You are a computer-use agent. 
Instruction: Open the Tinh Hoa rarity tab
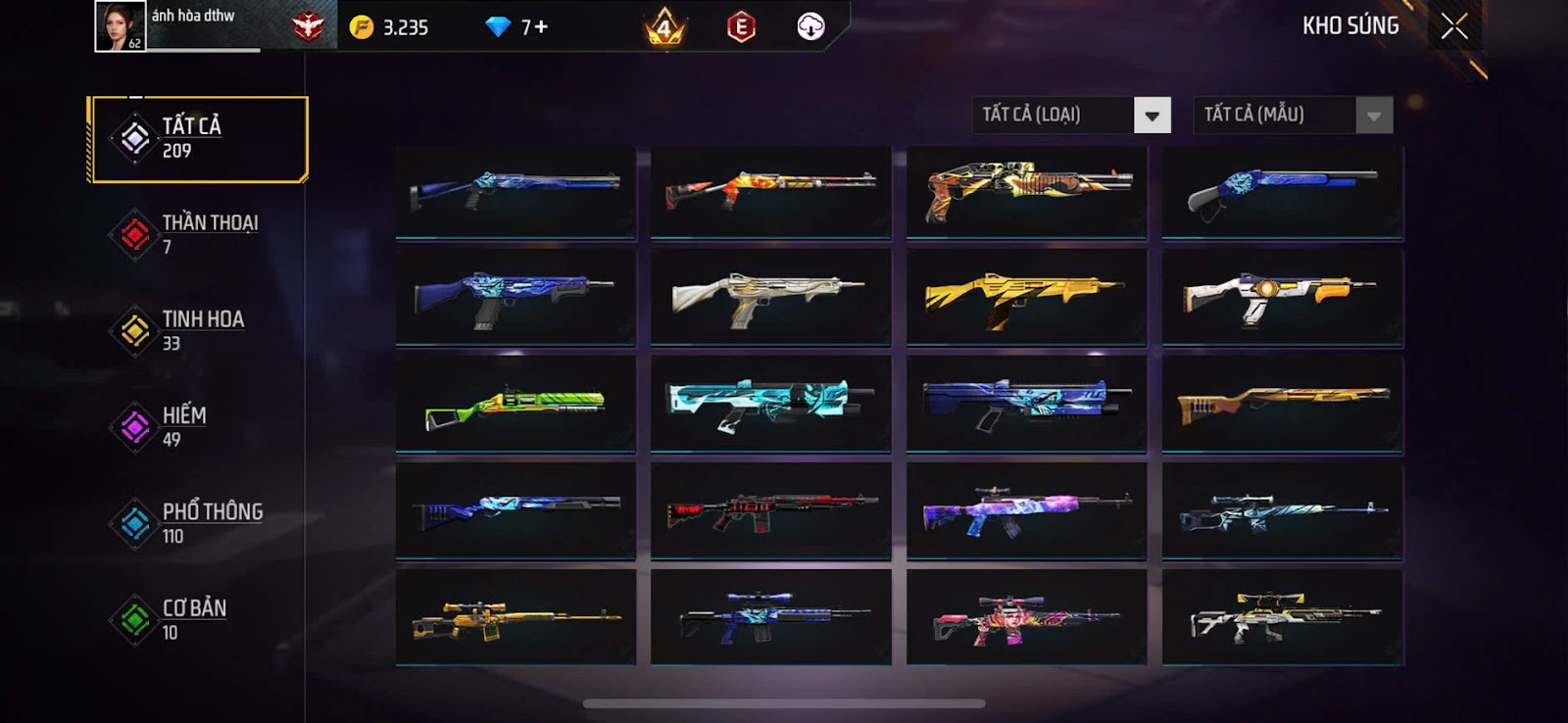pyautogui.click(x=198, y=330)
